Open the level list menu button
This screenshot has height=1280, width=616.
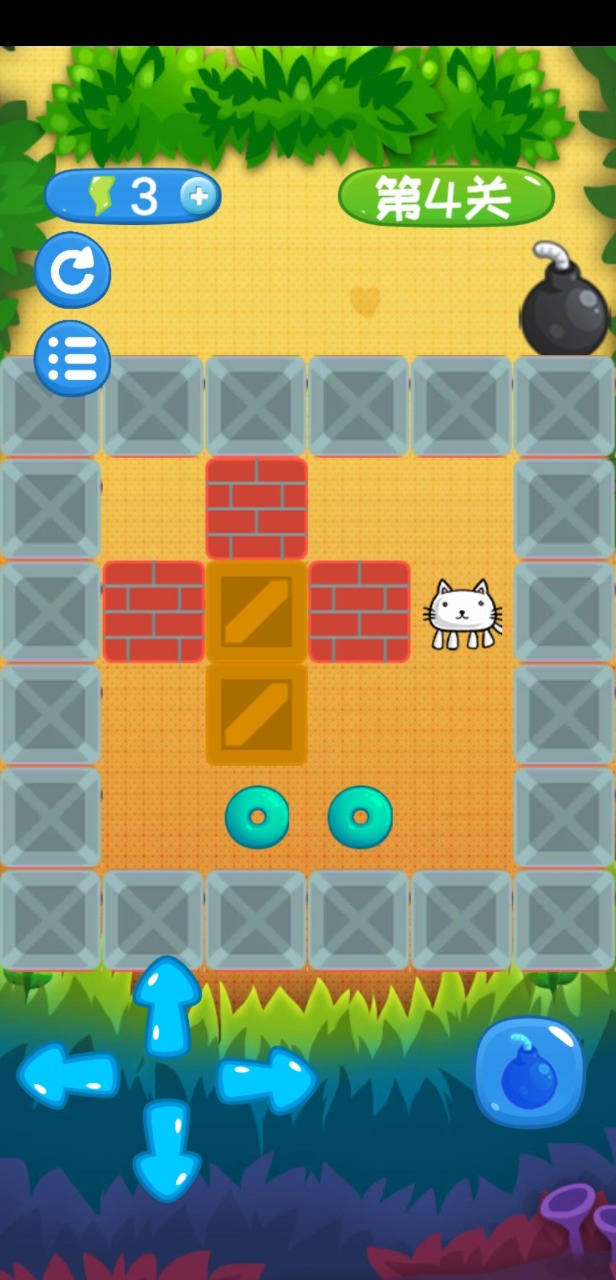pyautogui.click(x=73, y=358)
